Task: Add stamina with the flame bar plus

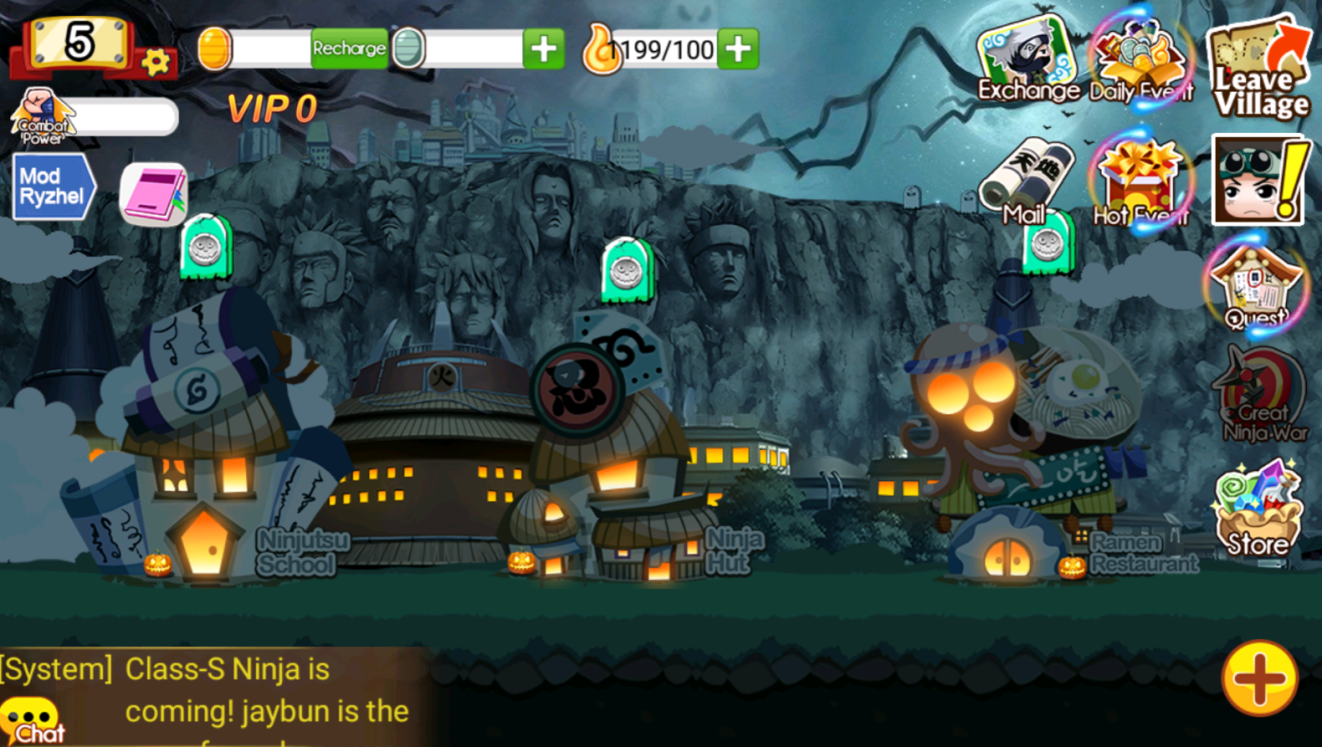Action: coord(738,49)
